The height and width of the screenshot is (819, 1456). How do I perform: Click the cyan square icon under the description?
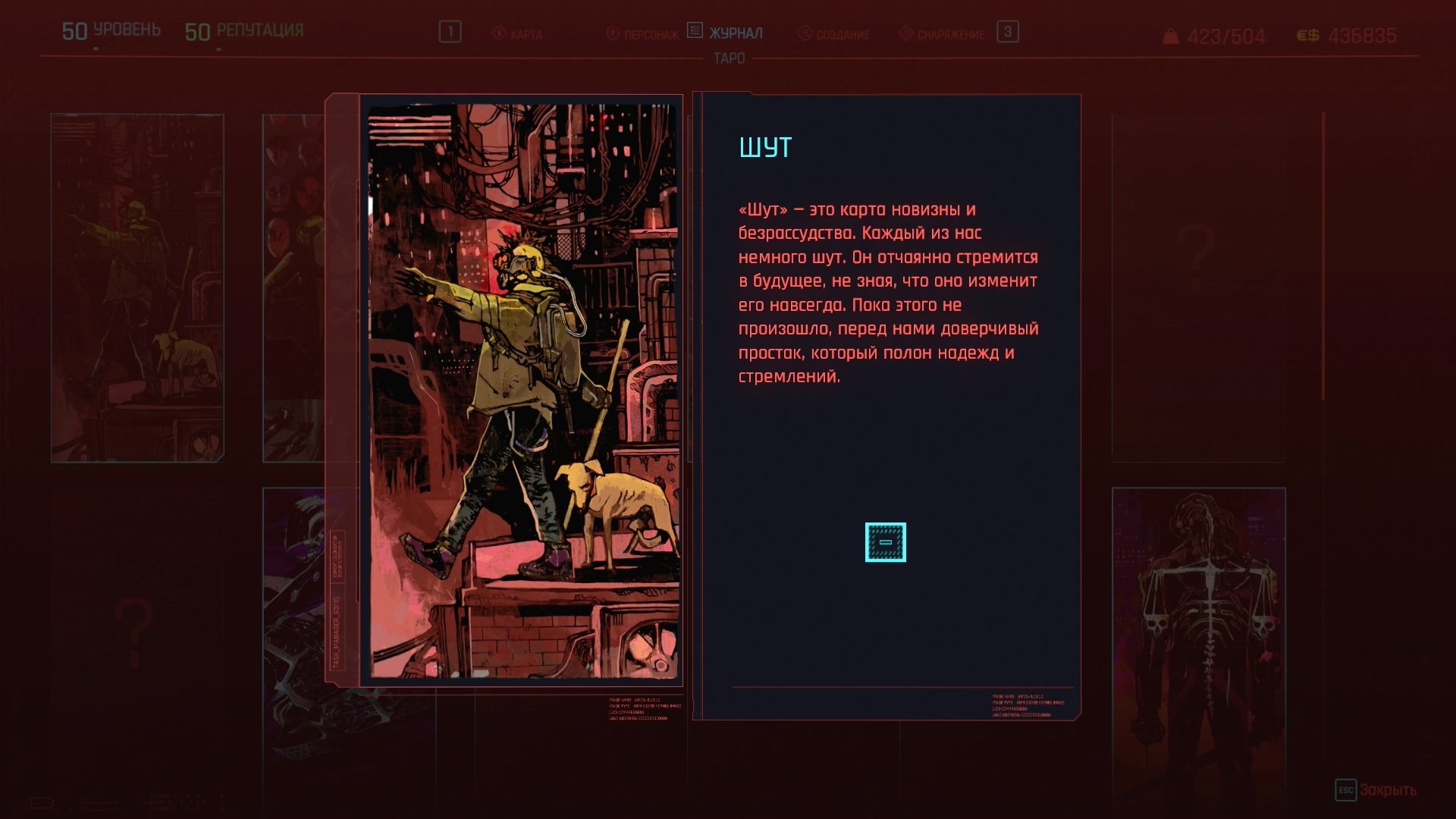click(885, 542)
